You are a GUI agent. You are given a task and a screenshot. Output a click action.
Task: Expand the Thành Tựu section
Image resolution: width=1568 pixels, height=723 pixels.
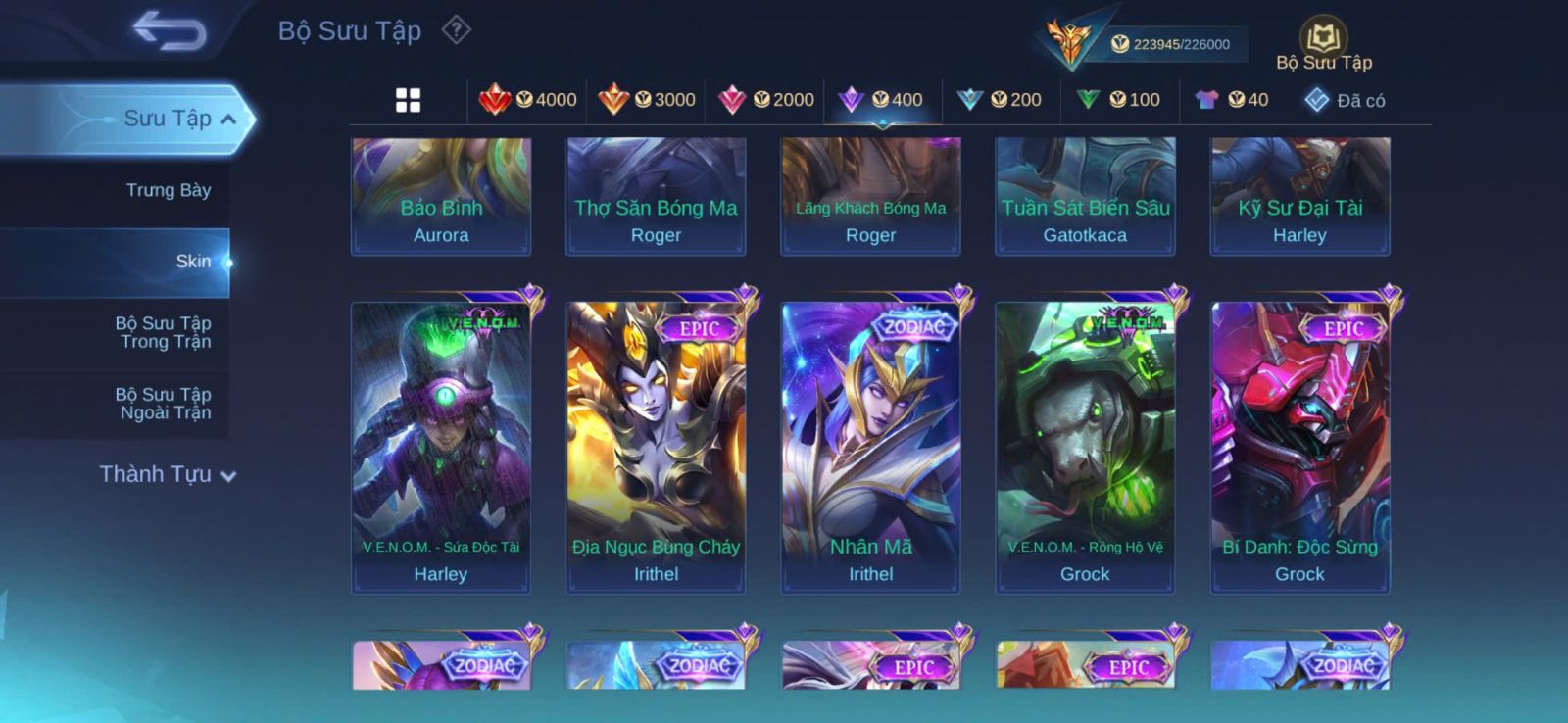point(168,475)
